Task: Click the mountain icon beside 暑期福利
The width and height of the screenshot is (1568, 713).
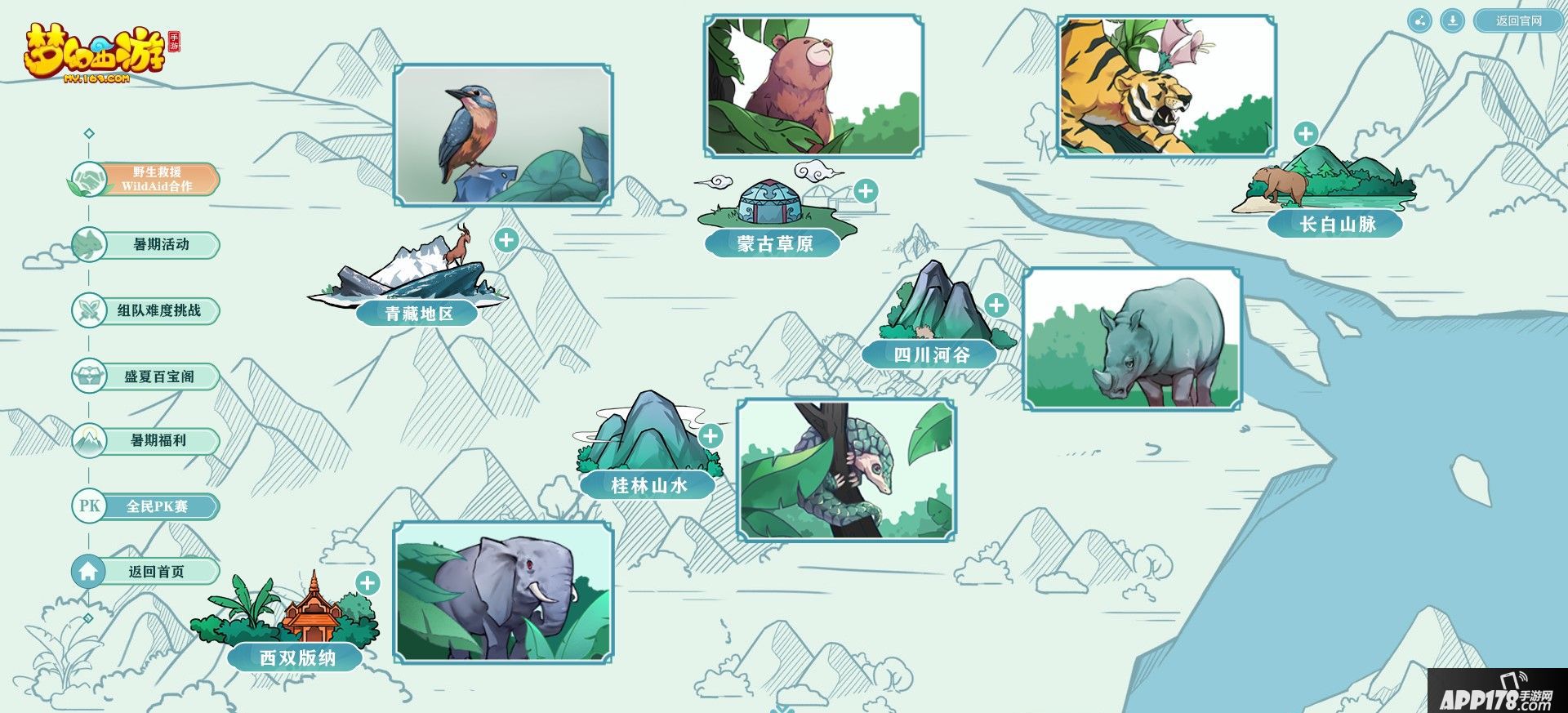Action: click(90, 441)
